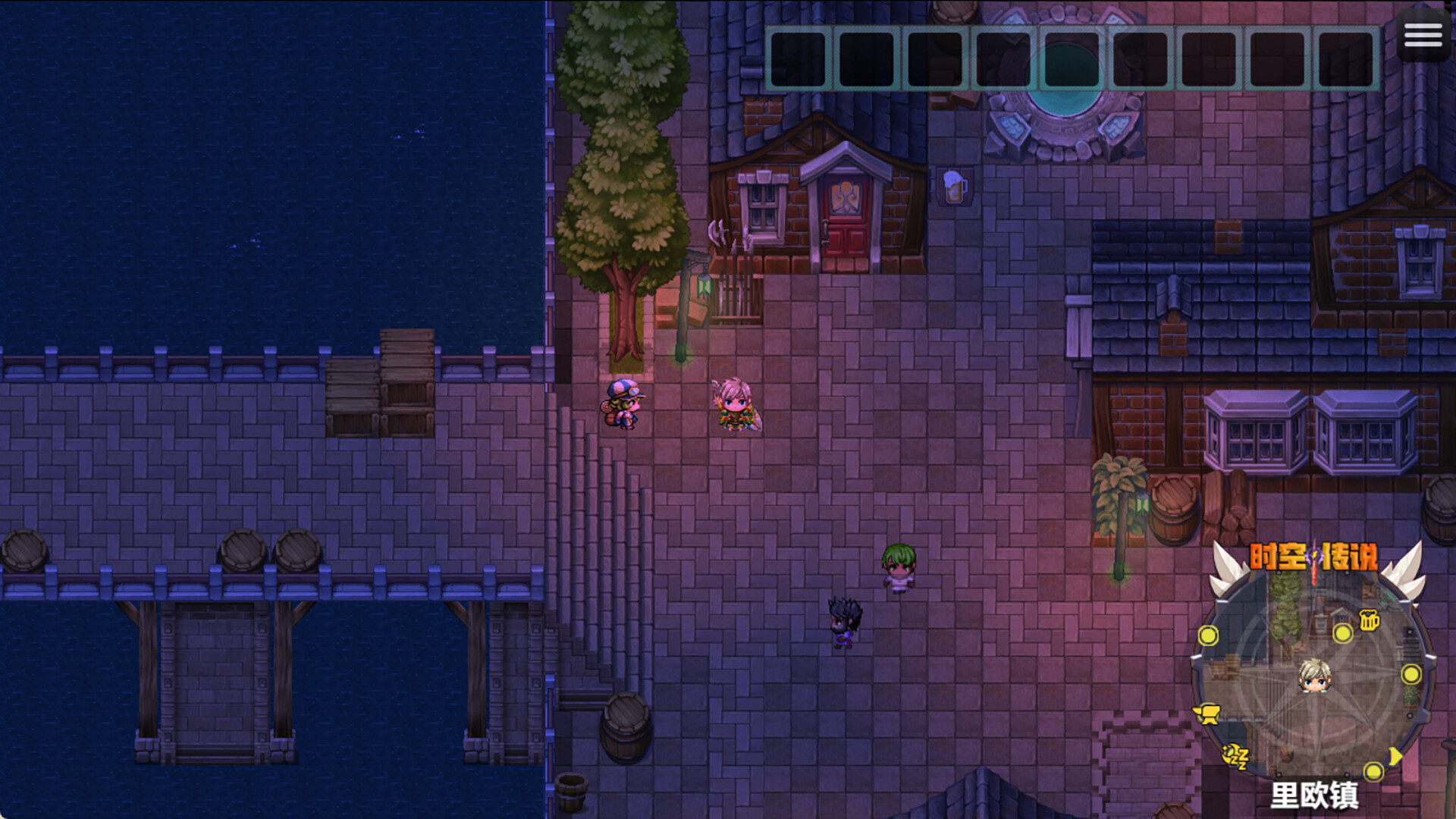This screenshot has height=819, width=1456.
Task: Click the yellow quest dot on minimap right side
Action: tap(1412, 673)
